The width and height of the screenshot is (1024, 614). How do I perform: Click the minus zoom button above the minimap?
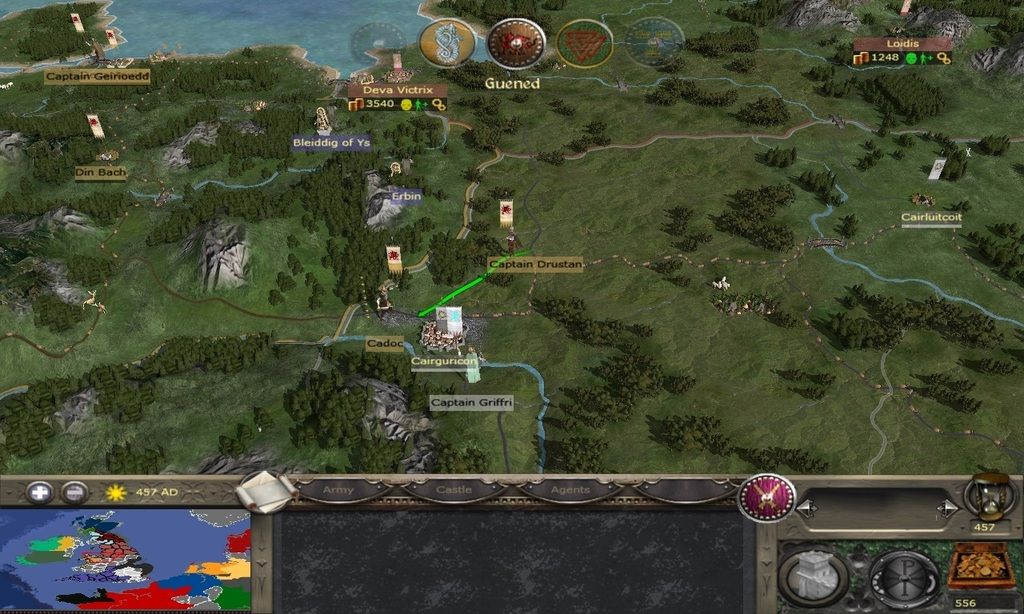(74, 492)
